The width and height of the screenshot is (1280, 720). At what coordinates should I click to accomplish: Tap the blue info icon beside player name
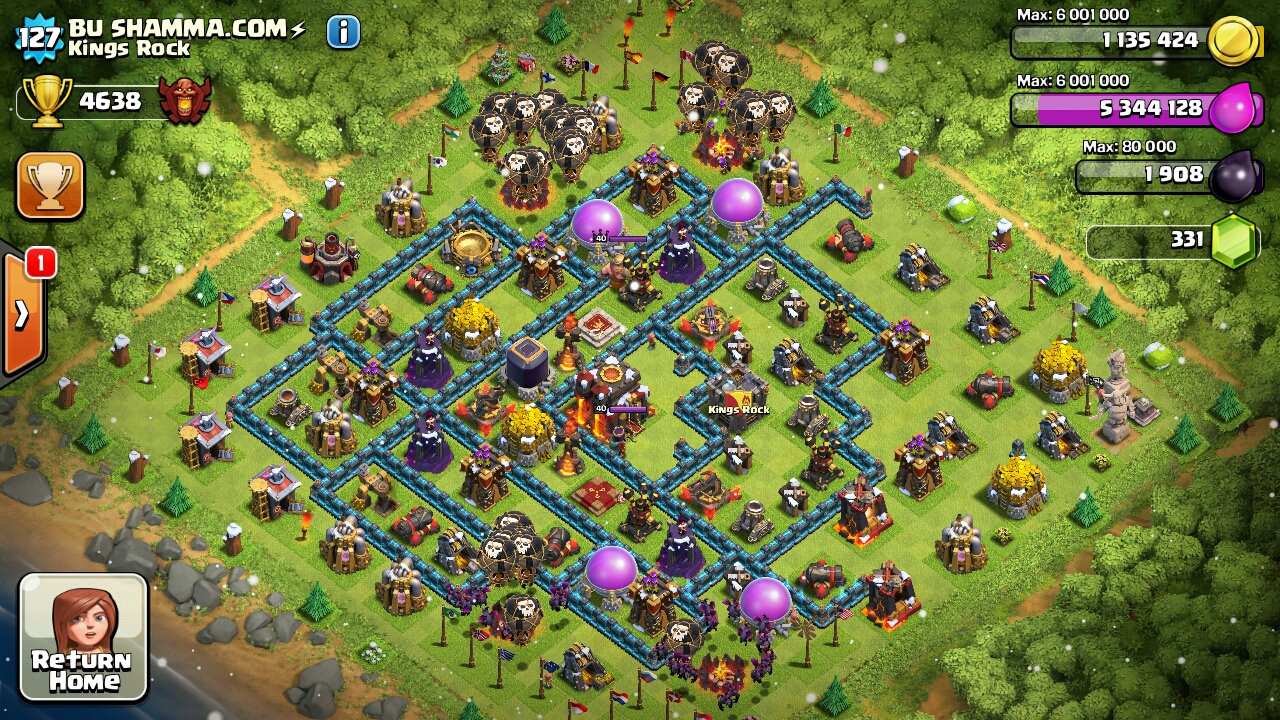coord(340,31)
